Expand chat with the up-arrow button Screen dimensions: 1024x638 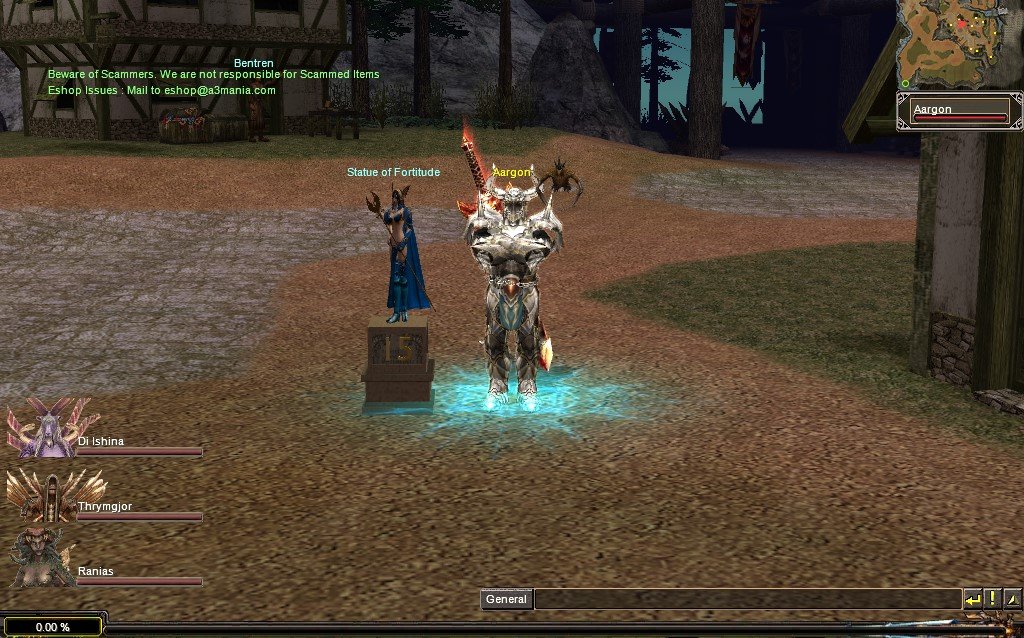tap(1011, 600)
